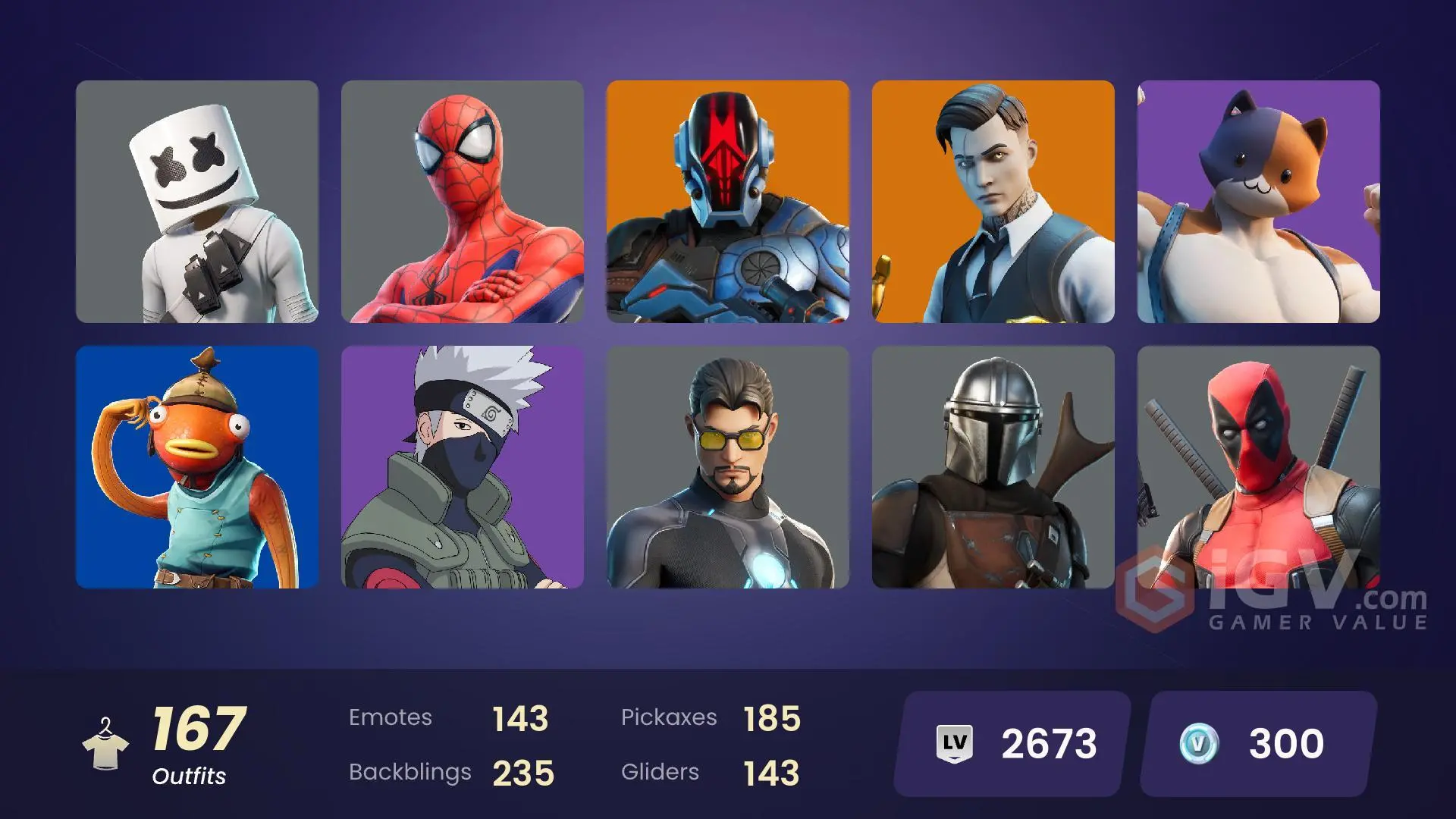
Task: Select the 167 Outfits counter
Action: [193, 739]
